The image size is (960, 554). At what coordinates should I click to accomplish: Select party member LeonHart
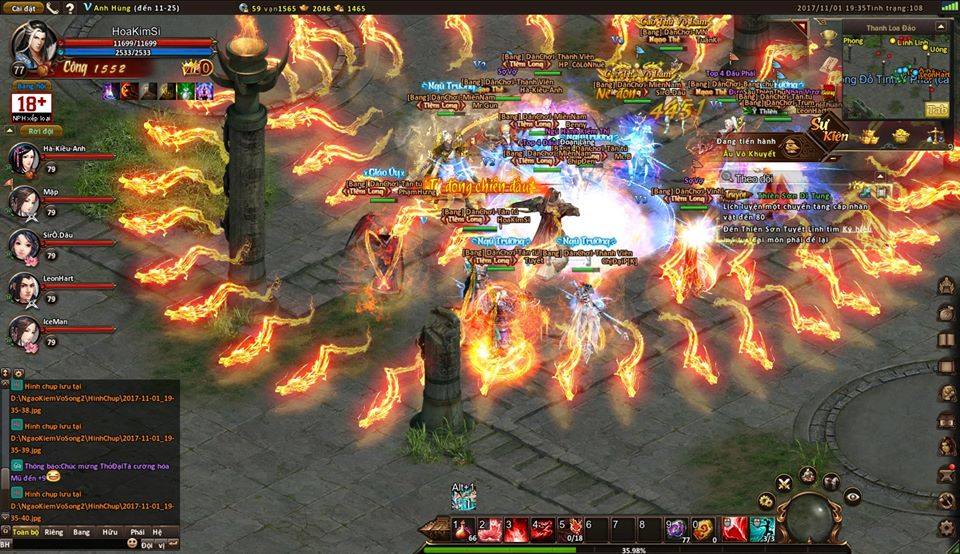click(25, 288)
